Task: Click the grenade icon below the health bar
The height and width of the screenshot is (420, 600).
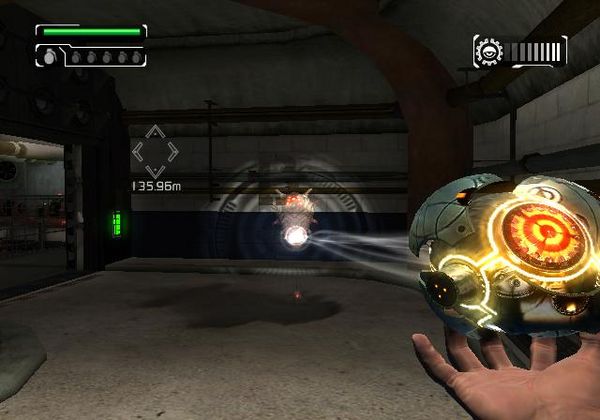Action: pyautogui.click(x=48, y=57)
